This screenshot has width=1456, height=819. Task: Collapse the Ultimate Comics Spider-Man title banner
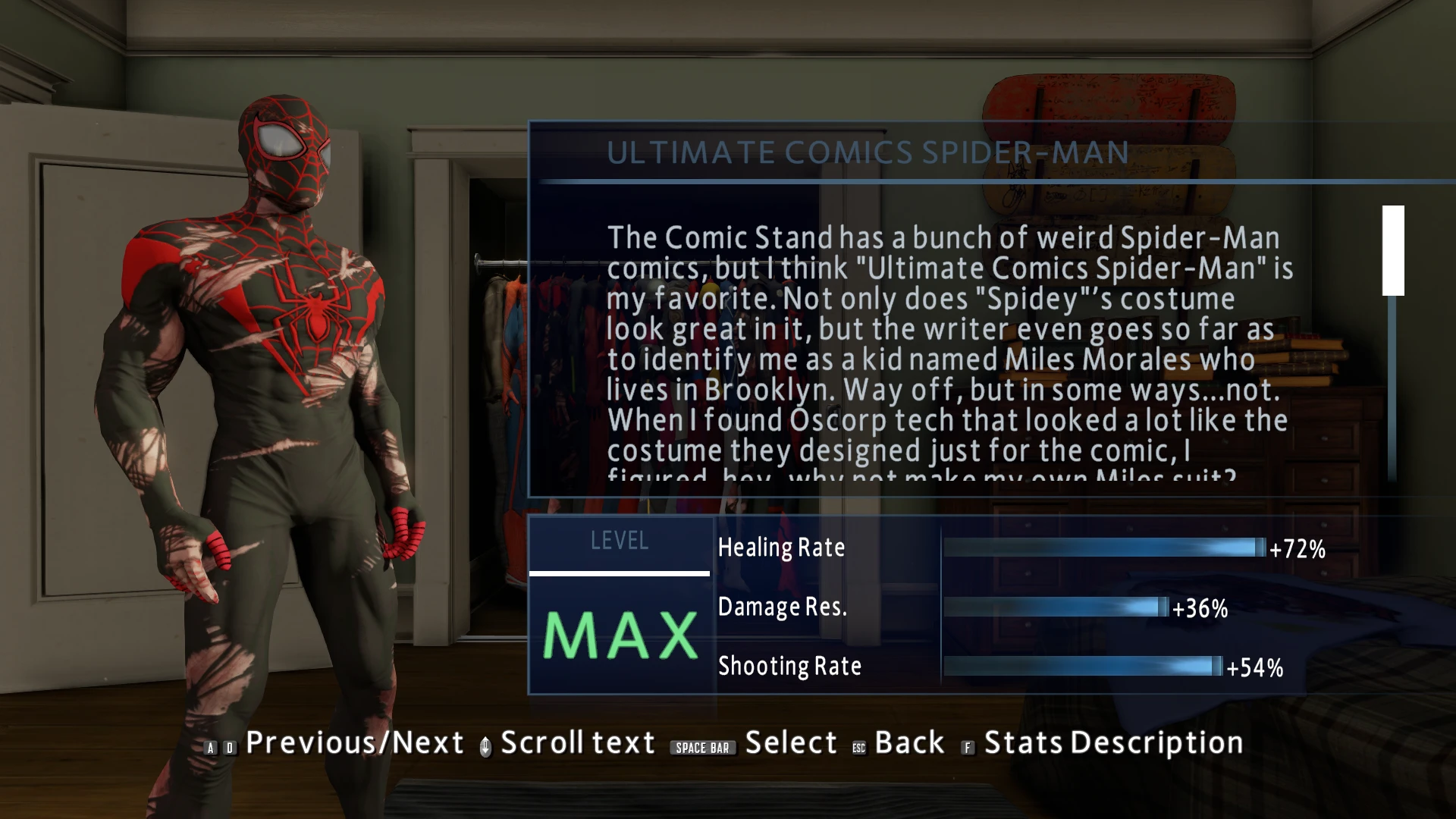pos(868,152)
